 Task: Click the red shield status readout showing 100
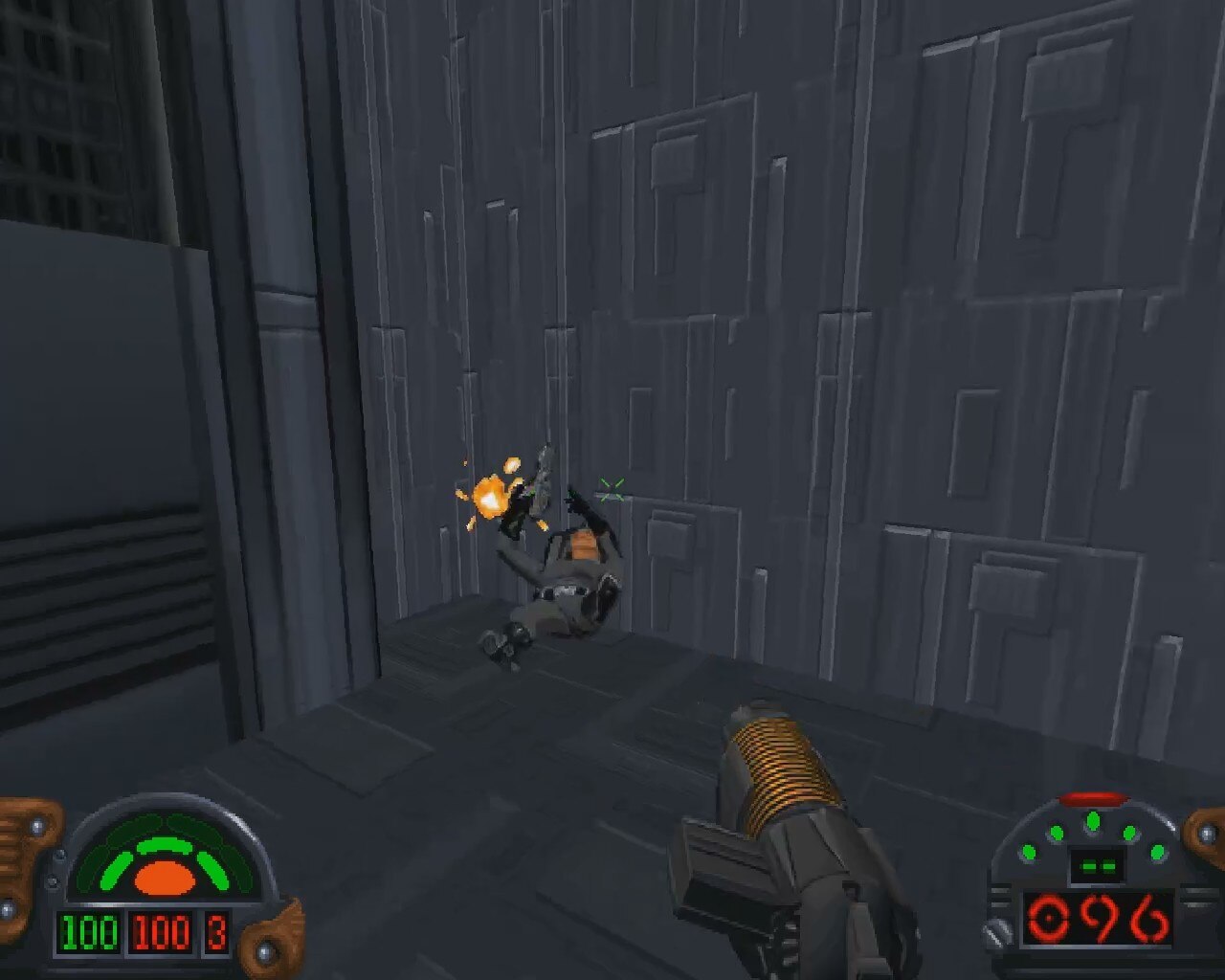(160, 933)
